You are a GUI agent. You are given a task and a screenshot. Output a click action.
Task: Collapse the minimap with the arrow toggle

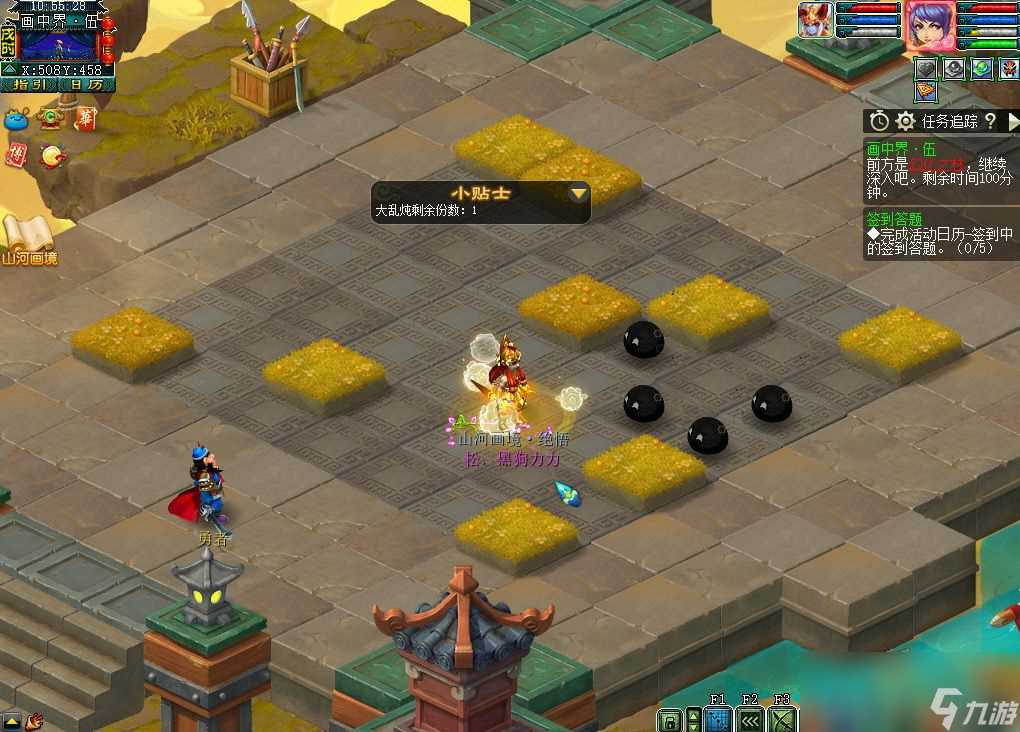[8, 69]
